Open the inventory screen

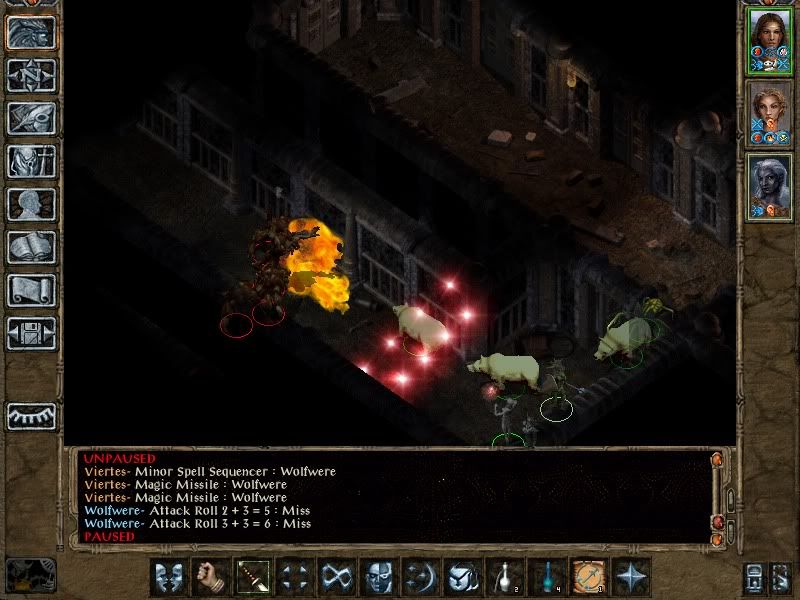(31, 161)
